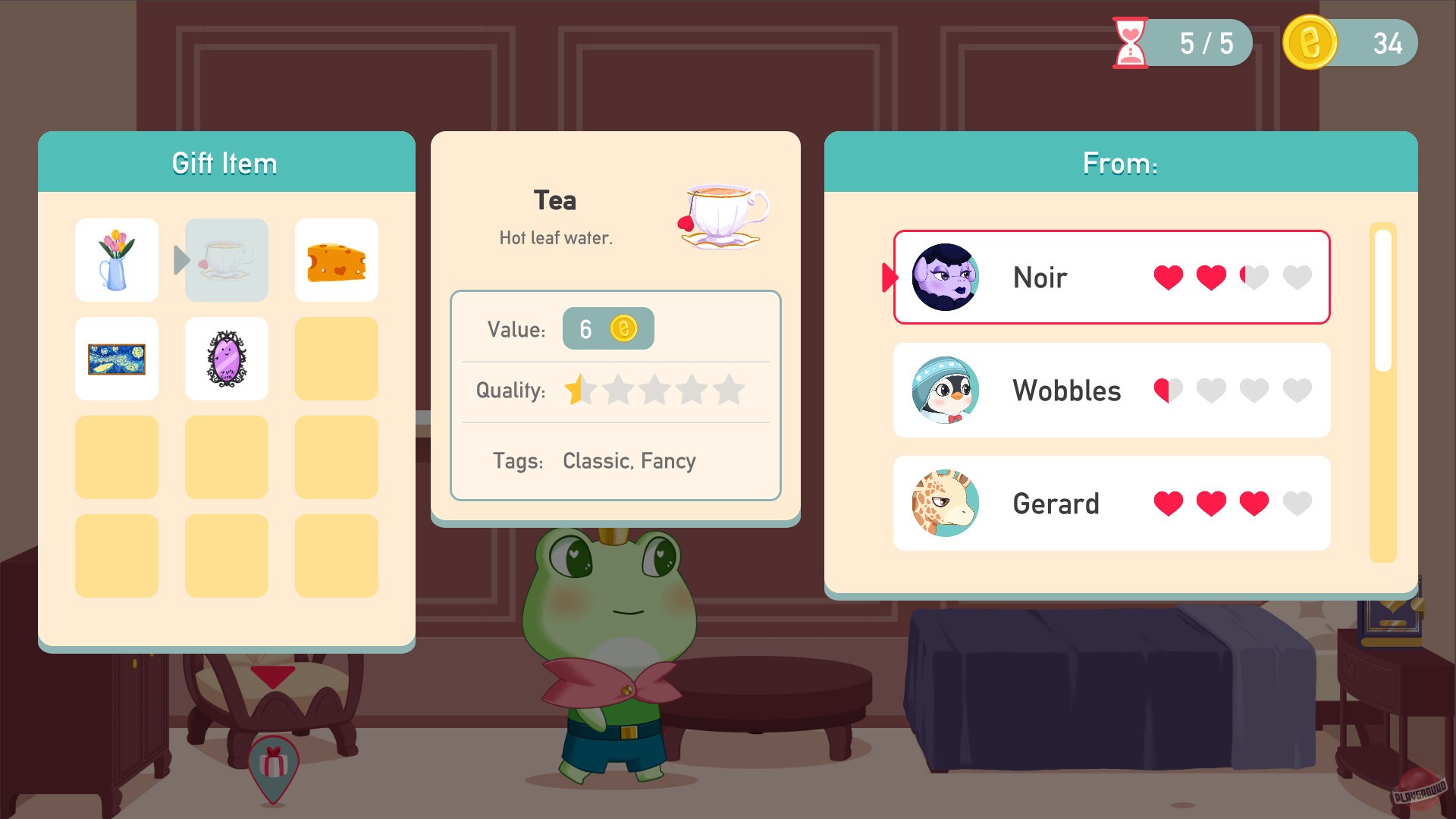This screenshot has height=819, width=1456.
Task: Toggle Noir as the gift sender
Action: pos(1109,278)
